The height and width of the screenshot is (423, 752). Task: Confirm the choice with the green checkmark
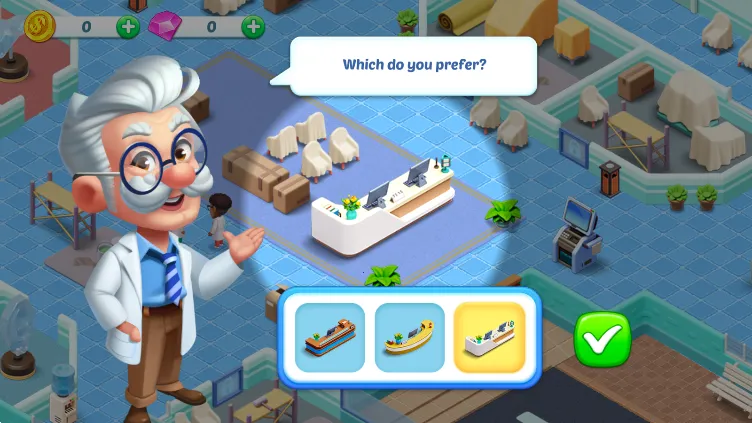[602, 340]
